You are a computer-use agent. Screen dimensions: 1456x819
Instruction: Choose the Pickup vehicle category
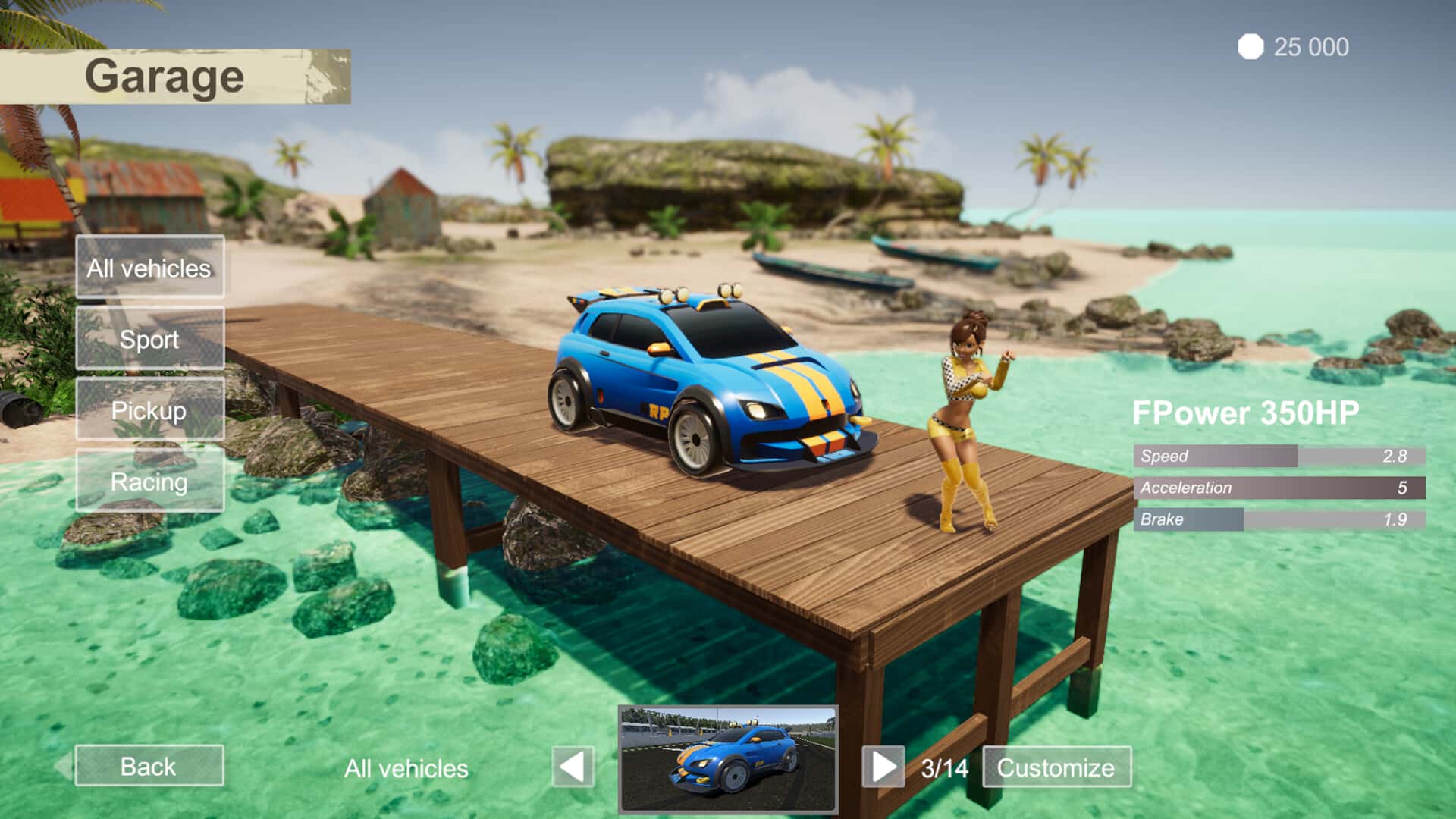pos(149,409)
